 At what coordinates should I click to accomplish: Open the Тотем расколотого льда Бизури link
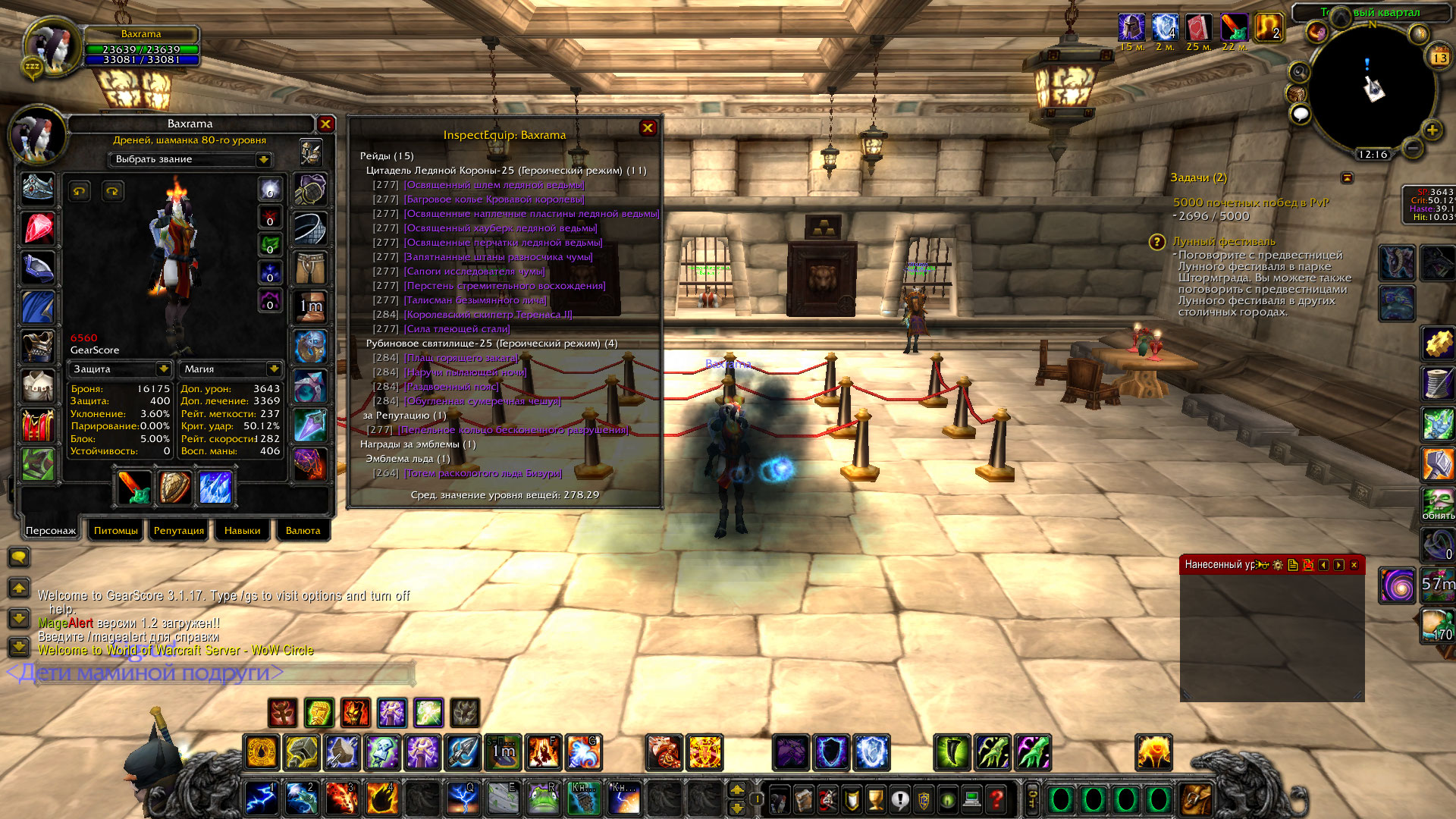(483, 473)
